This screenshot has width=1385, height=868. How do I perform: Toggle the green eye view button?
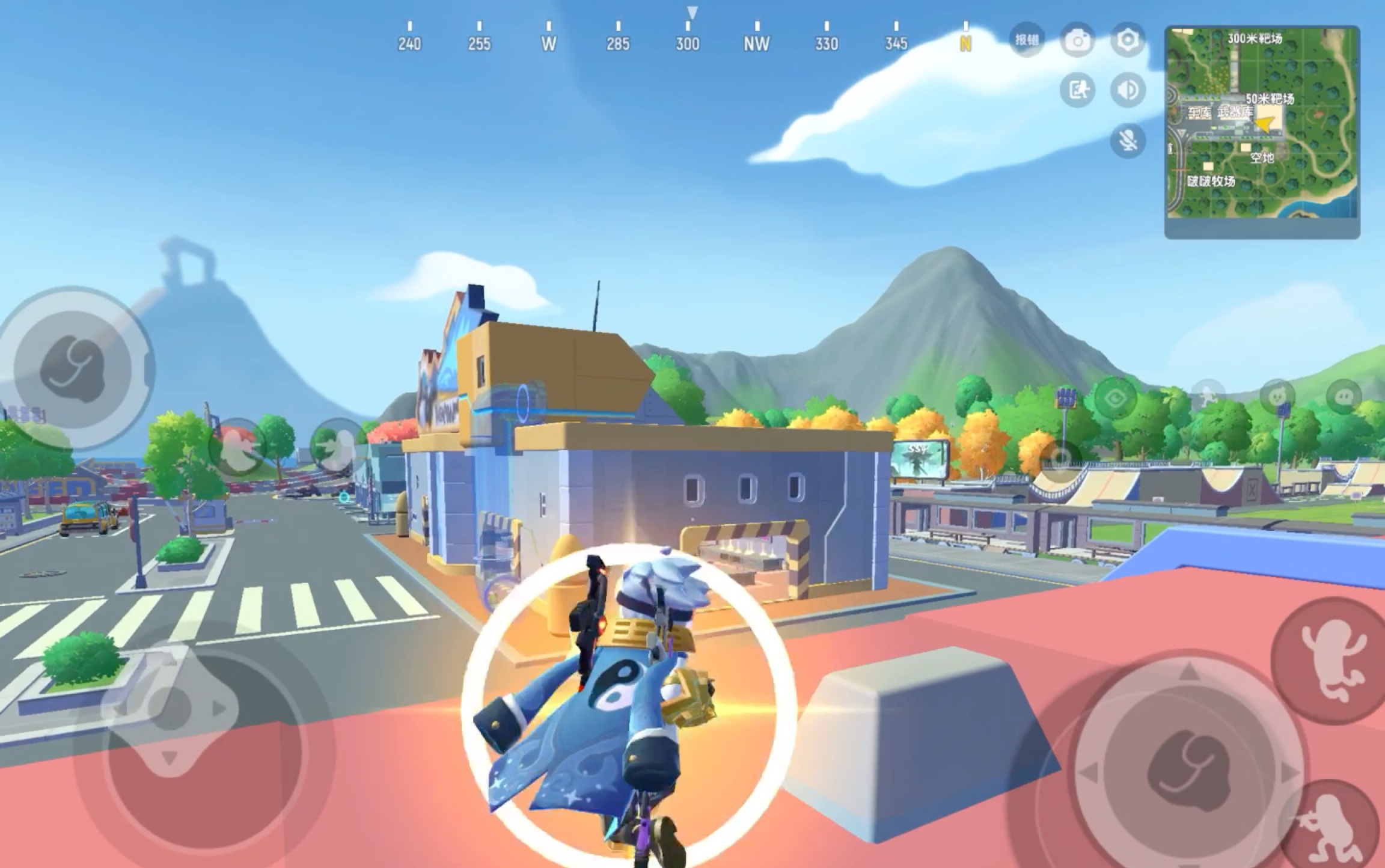(x=1116, y=398)
